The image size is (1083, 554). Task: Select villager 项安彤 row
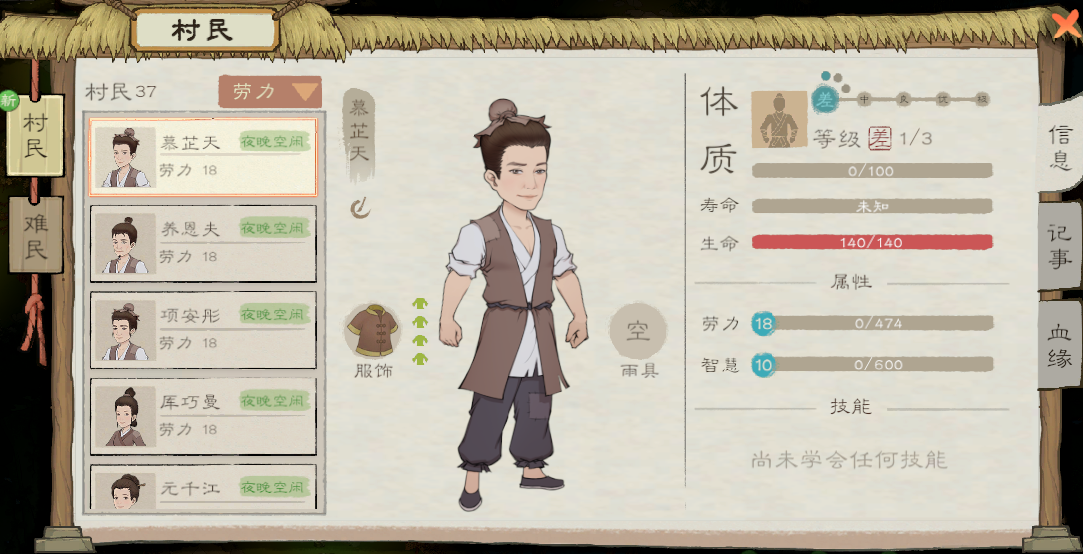[203, 329]
